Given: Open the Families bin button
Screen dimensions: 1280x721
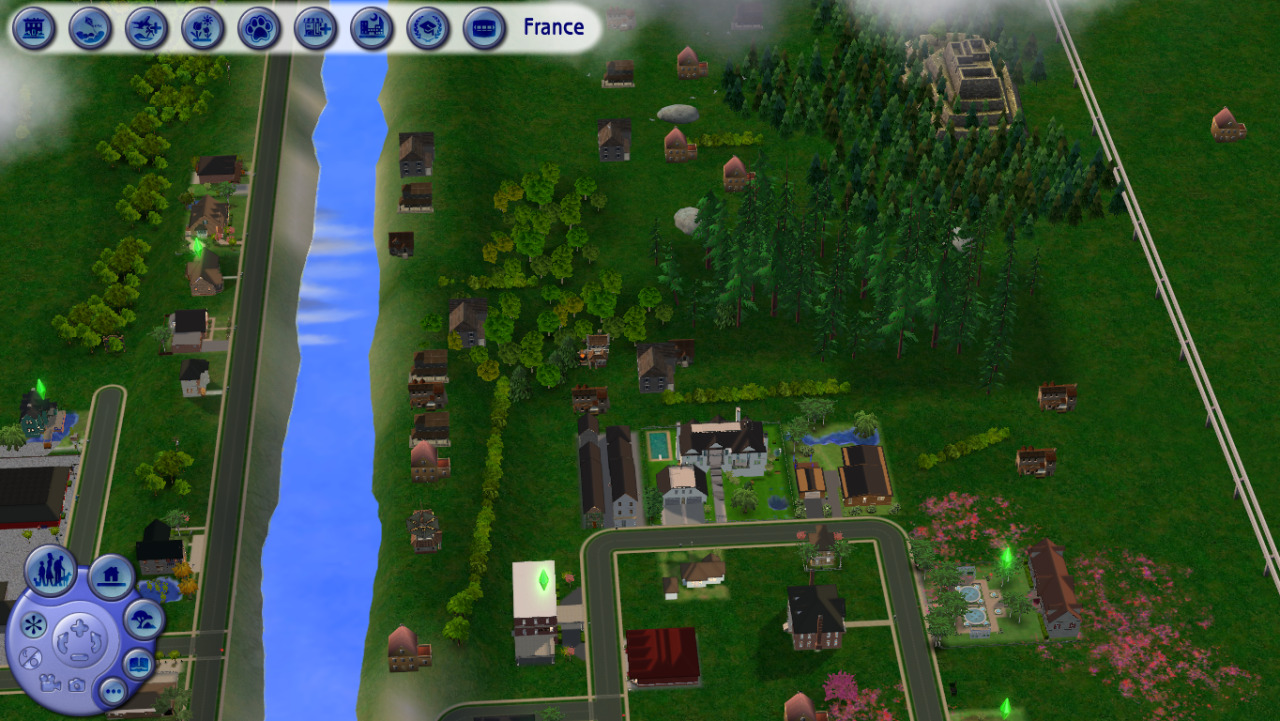Looking at the screenshot, I should coord(51,571).
